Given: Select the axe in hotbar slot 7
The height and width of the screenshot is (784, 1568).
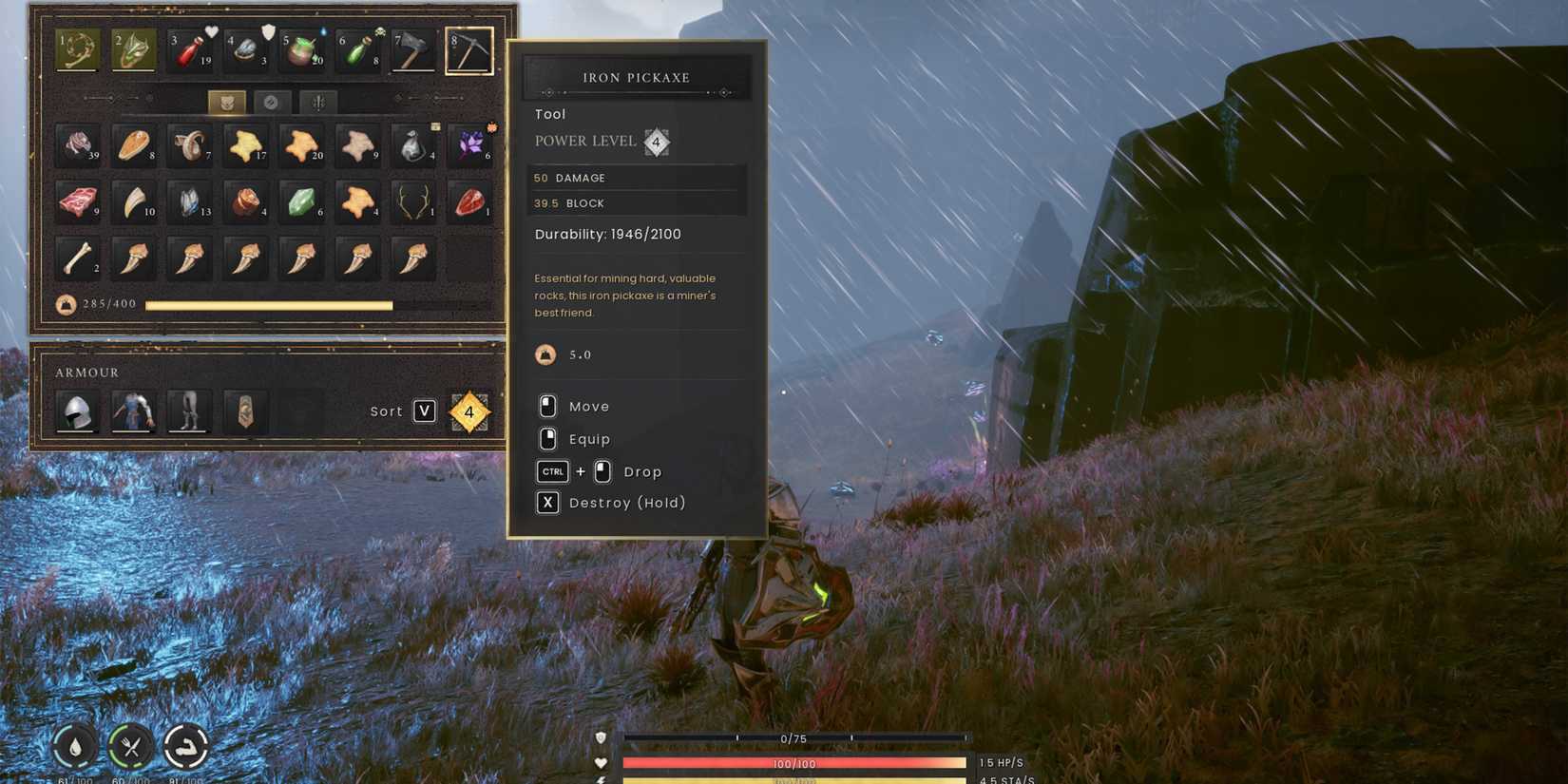Looking at the screenshot, I should pos(412,50).
